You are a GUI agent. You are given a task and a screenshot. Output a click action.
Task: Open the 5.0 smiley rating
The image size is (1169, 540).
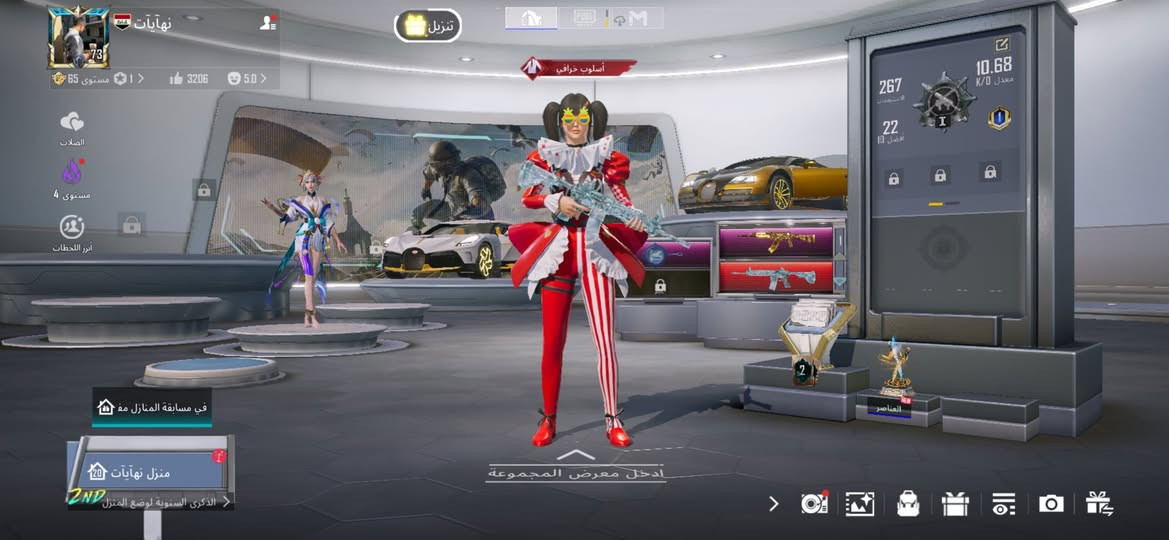point(243,78)
